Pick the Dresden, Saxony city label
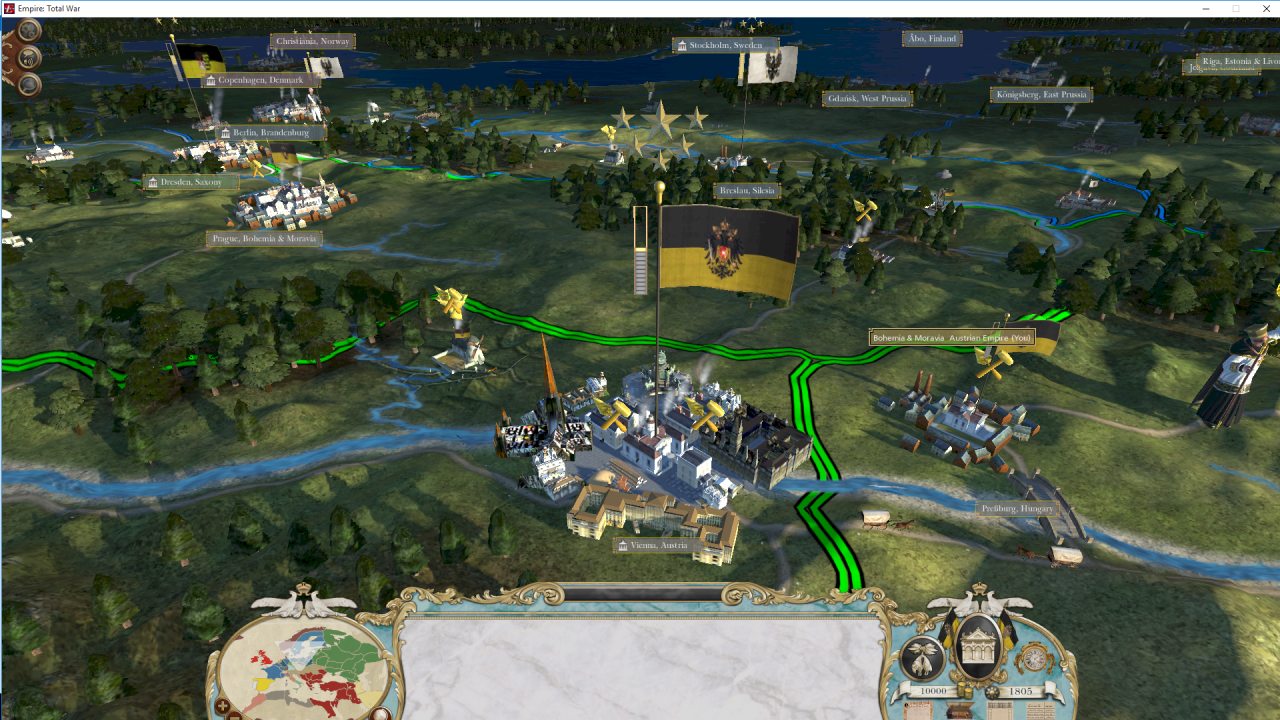This screenshot has width=1280, height=720. point(190,182)
